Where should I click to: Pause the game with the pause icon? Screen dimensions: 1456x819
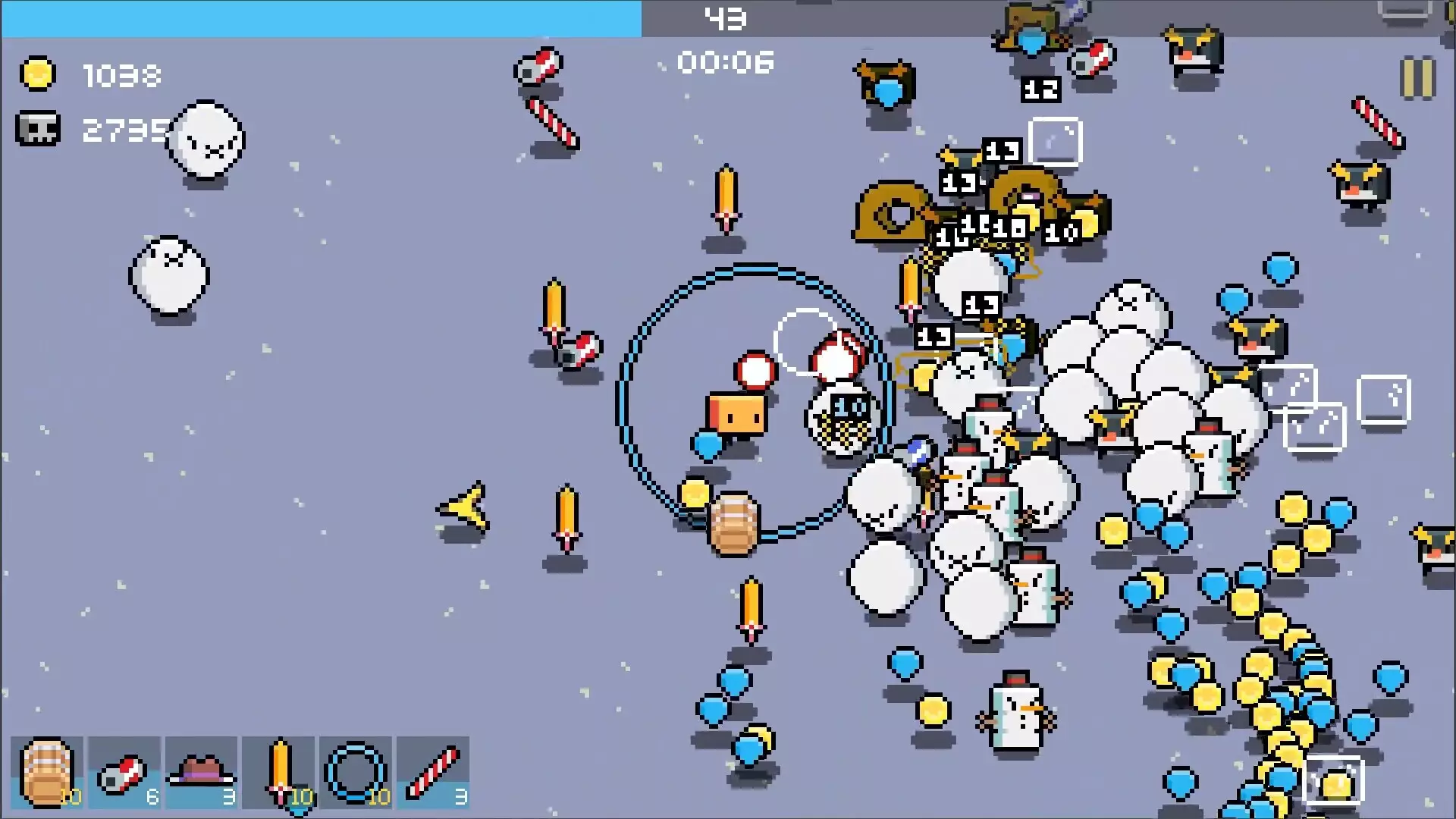coord(1420,75)
